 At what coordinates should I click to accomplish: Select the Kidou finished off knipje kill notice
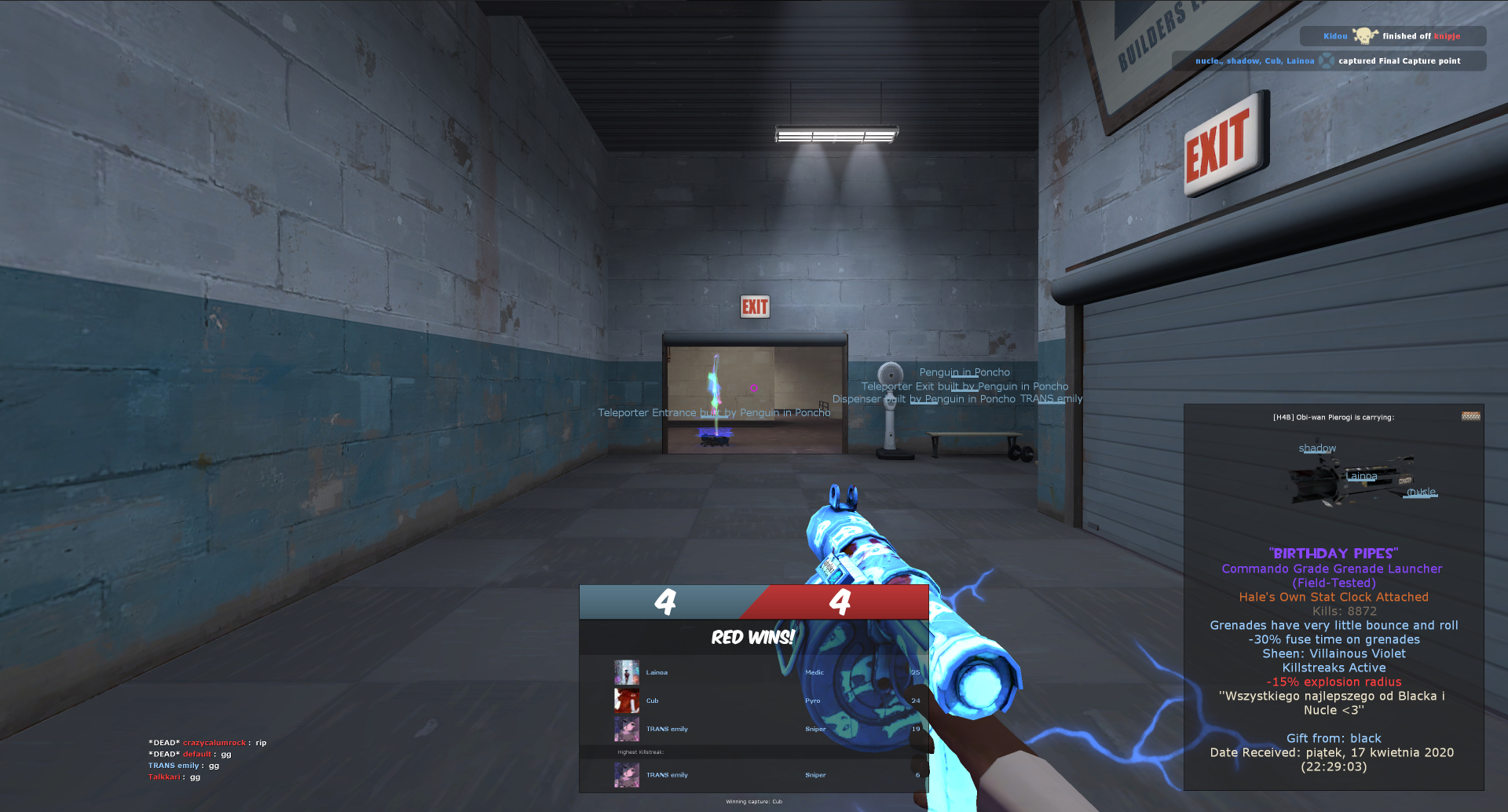tap(1392, 36)
